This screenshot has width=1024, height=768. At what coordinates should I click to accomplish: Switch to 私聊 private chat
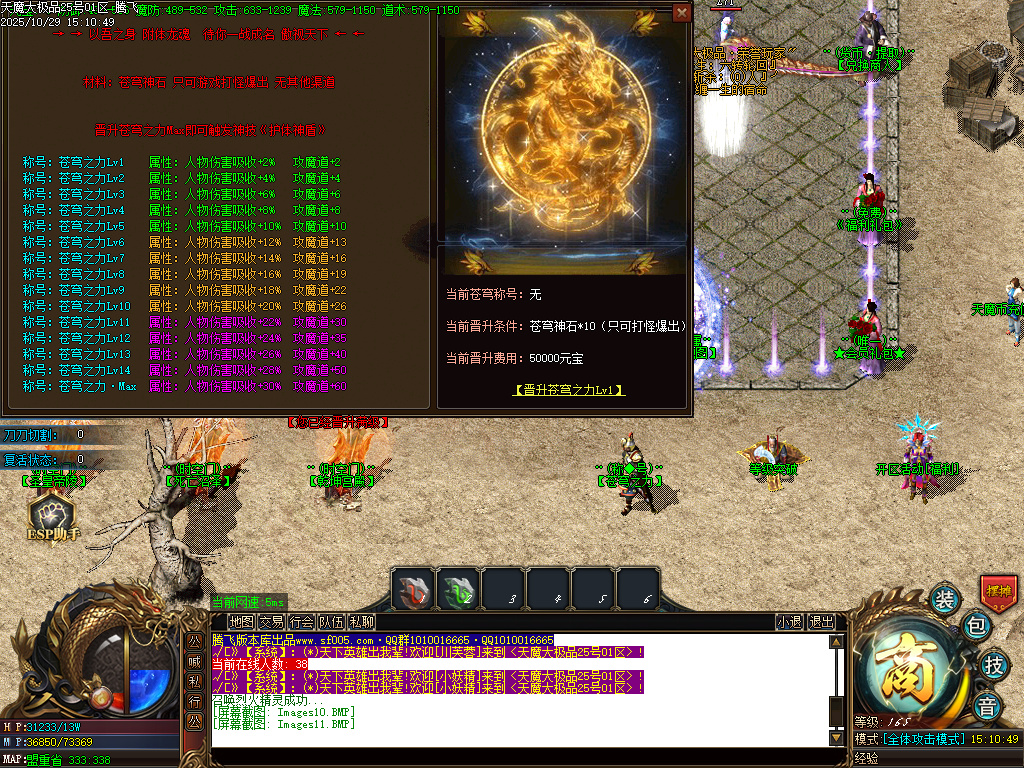[x=361, y=622]
